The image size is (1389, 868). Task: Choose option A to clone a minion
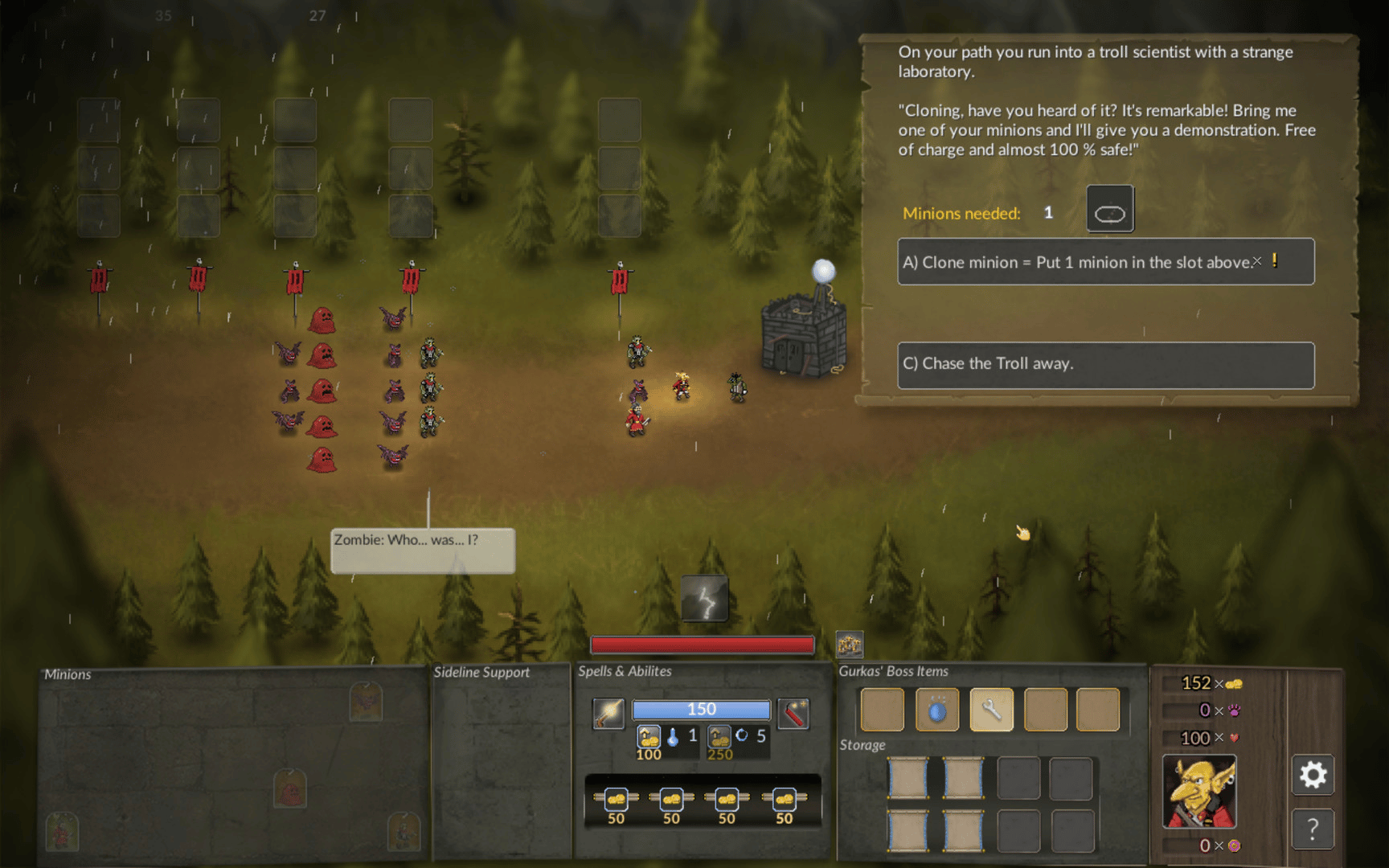click(x=1105, y=262)
